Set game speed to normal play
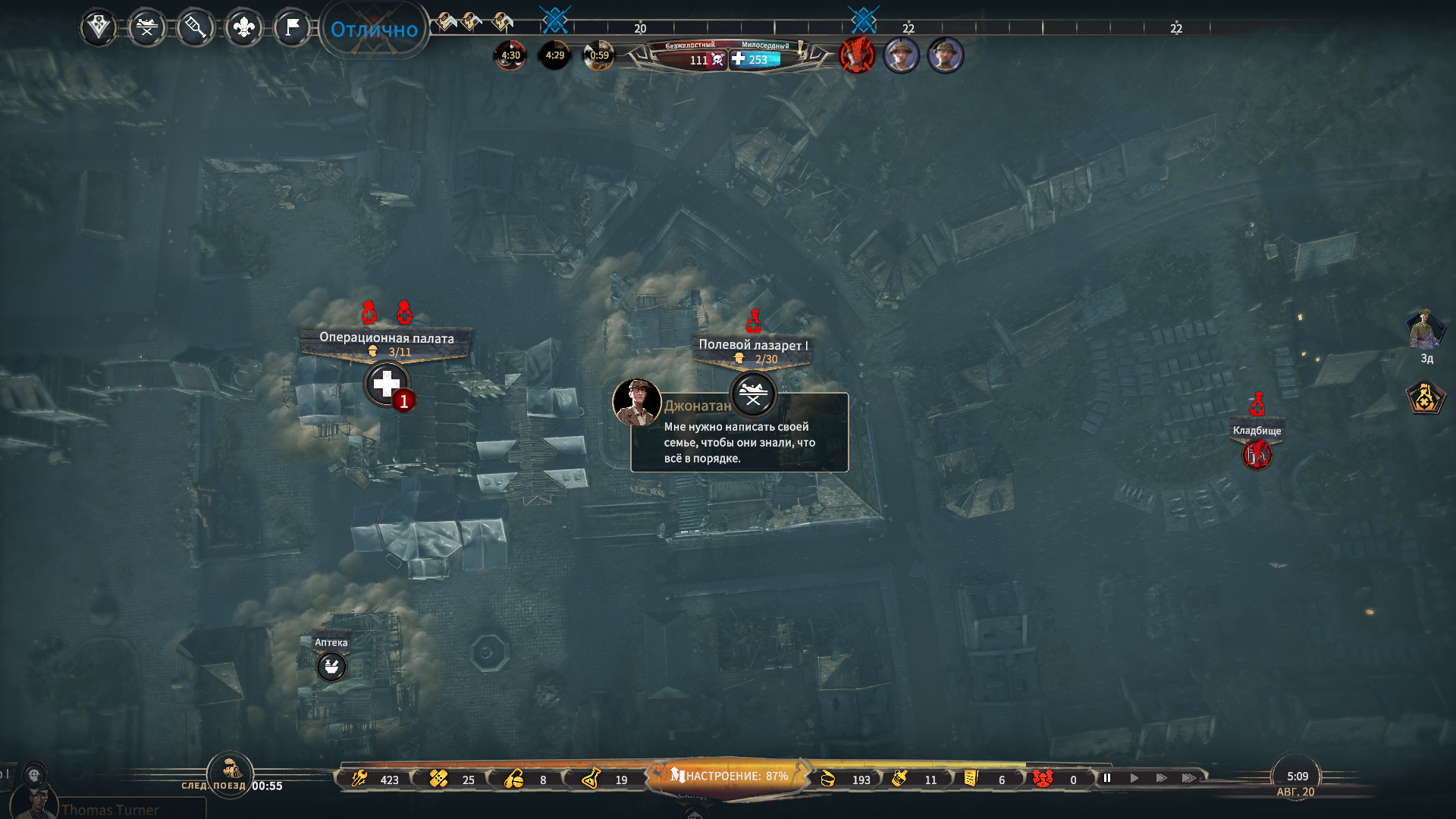This screenshot has height=819, width=1456. [1134, 778]
